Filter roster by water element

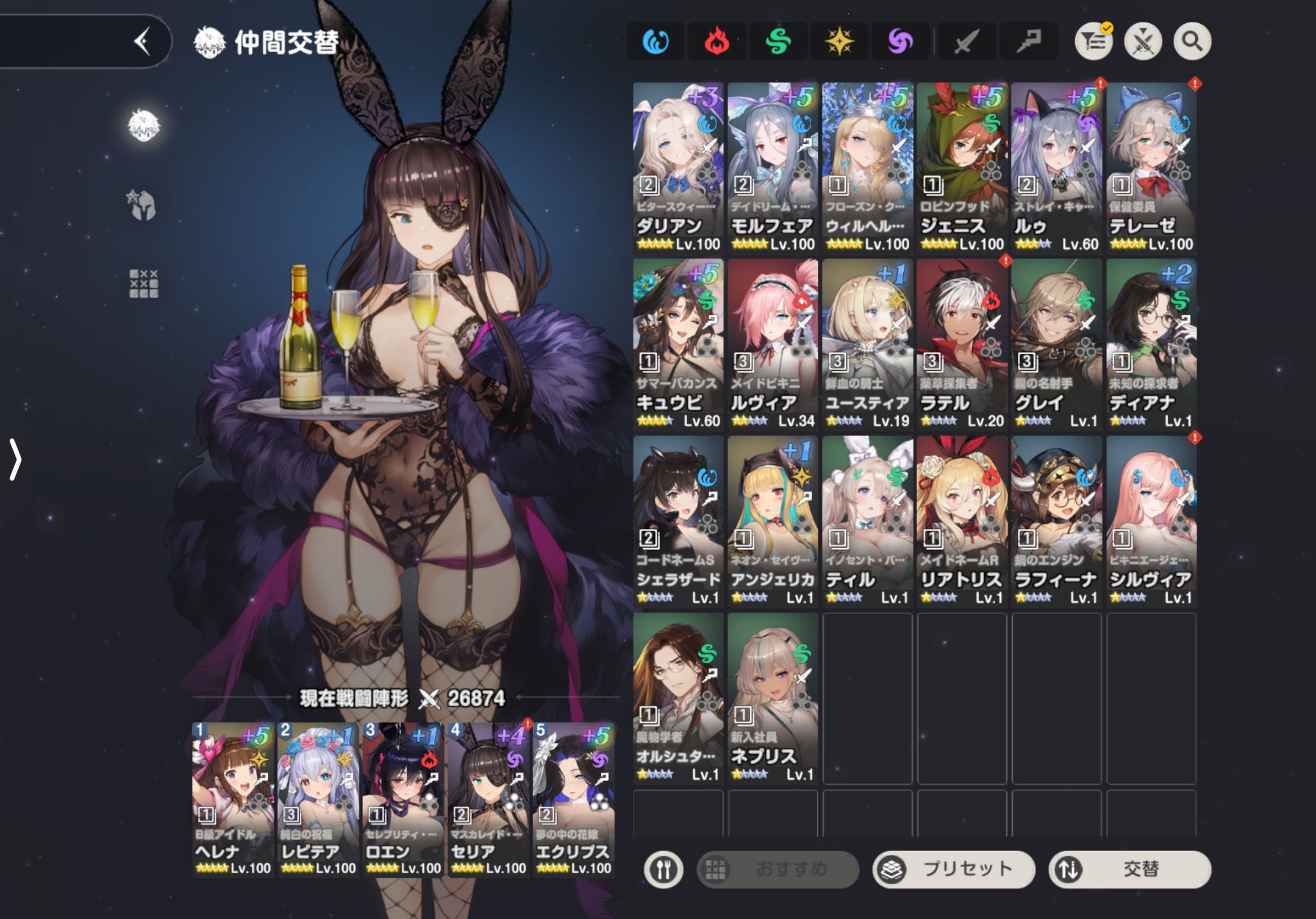click(x=655, y=41)
